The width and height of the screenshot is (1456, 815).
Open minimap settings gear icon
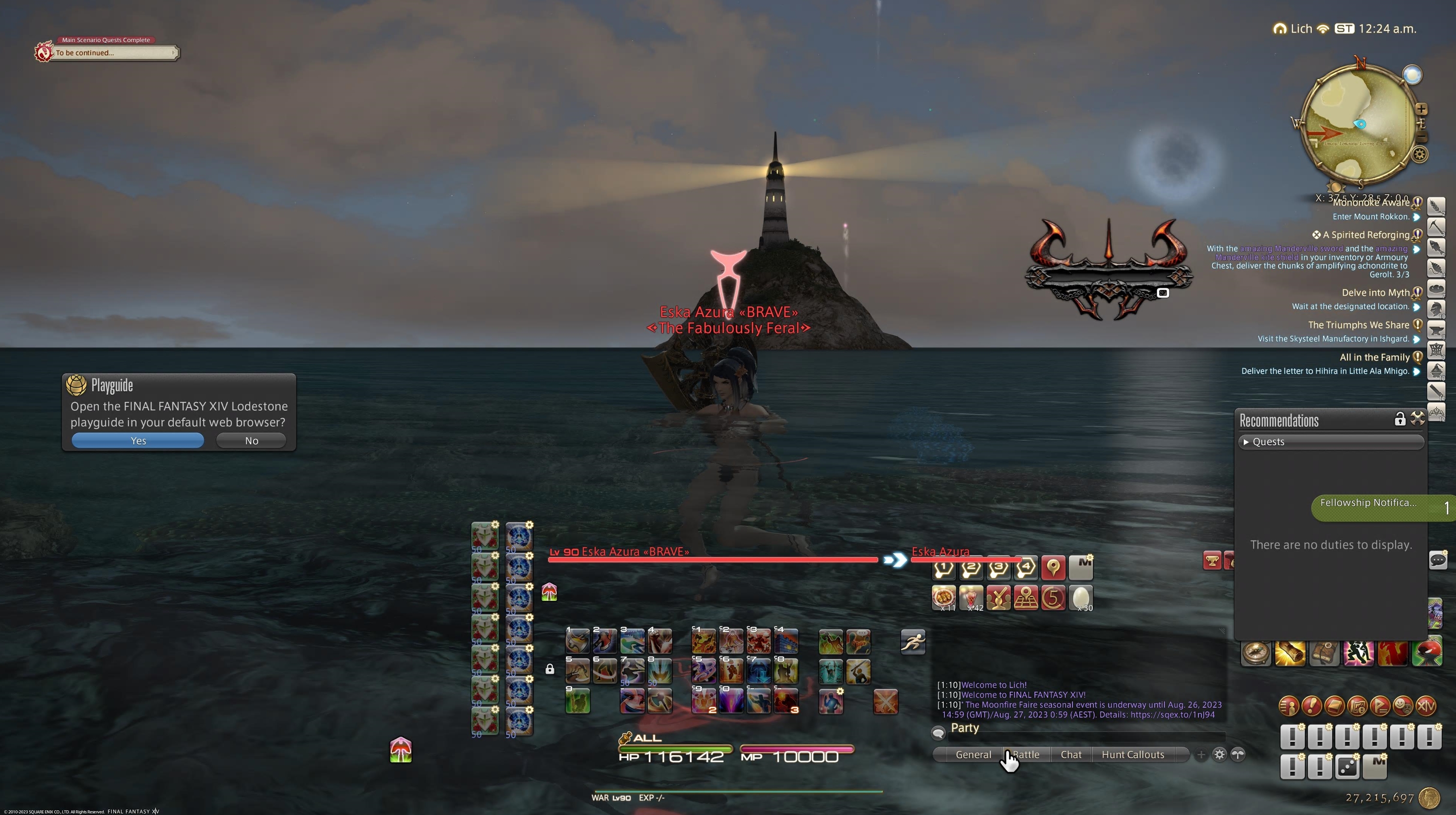pyautogui.click(x=1420, y=154)
